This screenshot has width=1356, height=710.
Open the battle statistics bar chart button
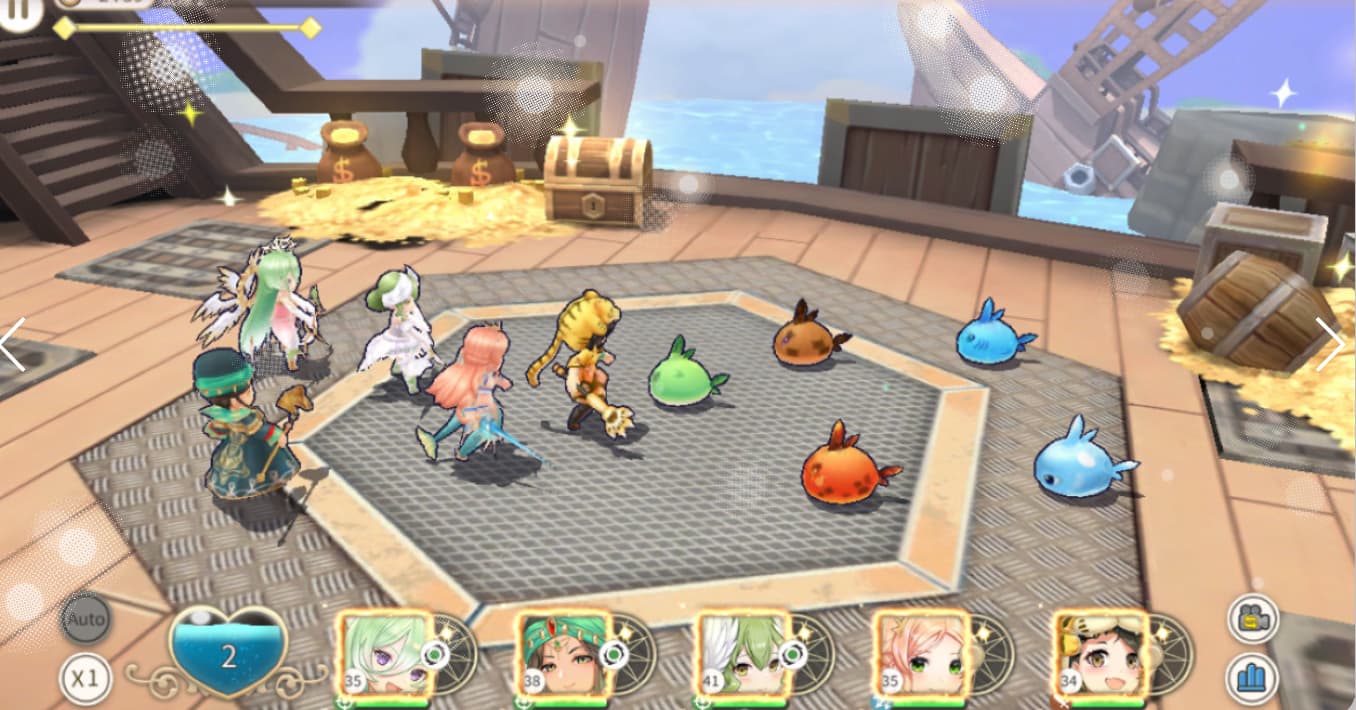pos(1253,677)
